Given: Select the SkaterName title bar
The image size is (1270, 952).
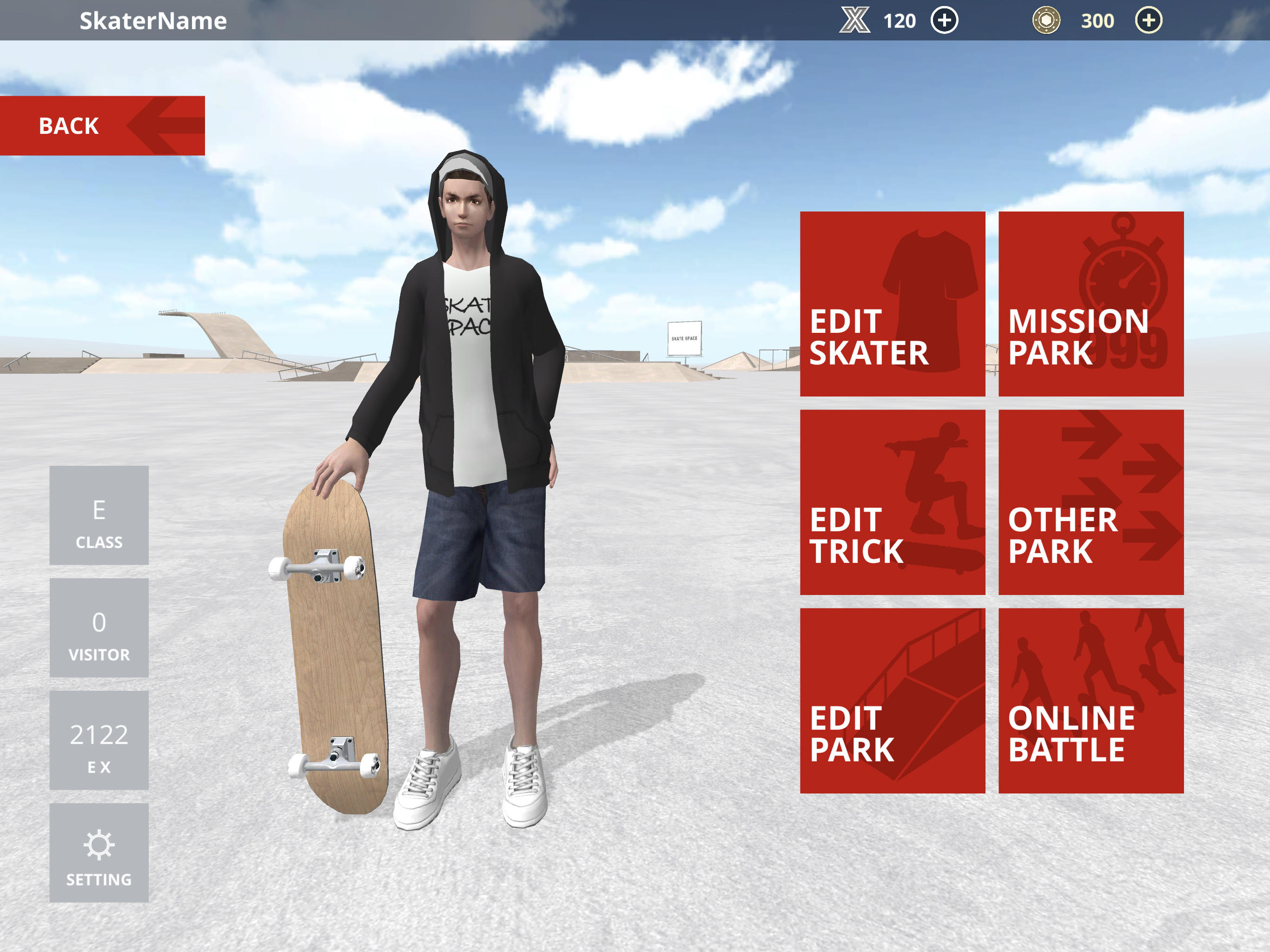Looking at the screenshot, I should [152, 20].
